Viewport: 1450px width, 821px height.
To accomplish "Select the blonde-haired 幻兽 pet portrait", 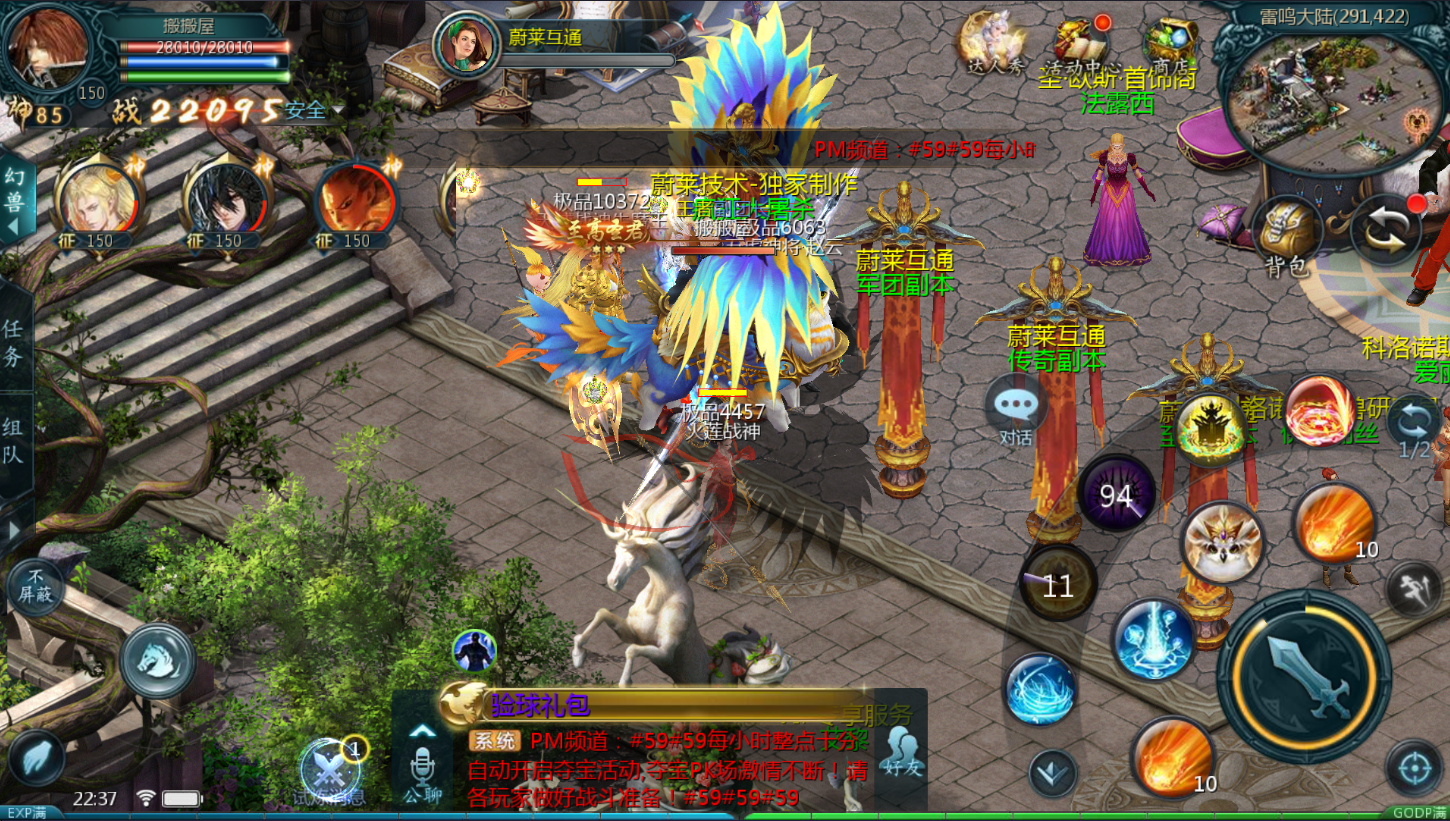I will pyautogui.click(x=96, y=200).
